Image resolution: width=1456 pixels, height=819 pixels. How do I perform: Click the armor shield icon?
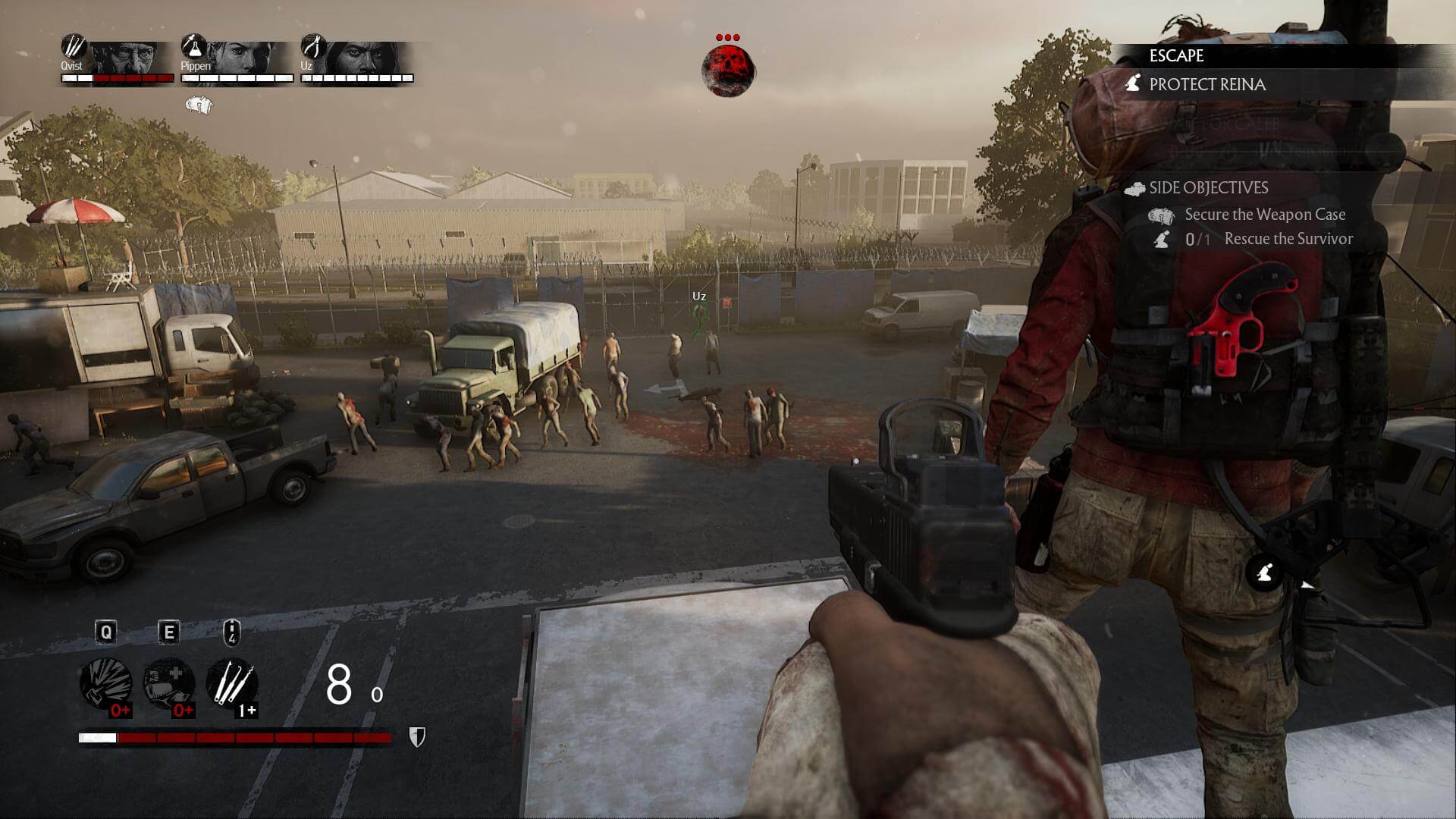coord(417,736)
